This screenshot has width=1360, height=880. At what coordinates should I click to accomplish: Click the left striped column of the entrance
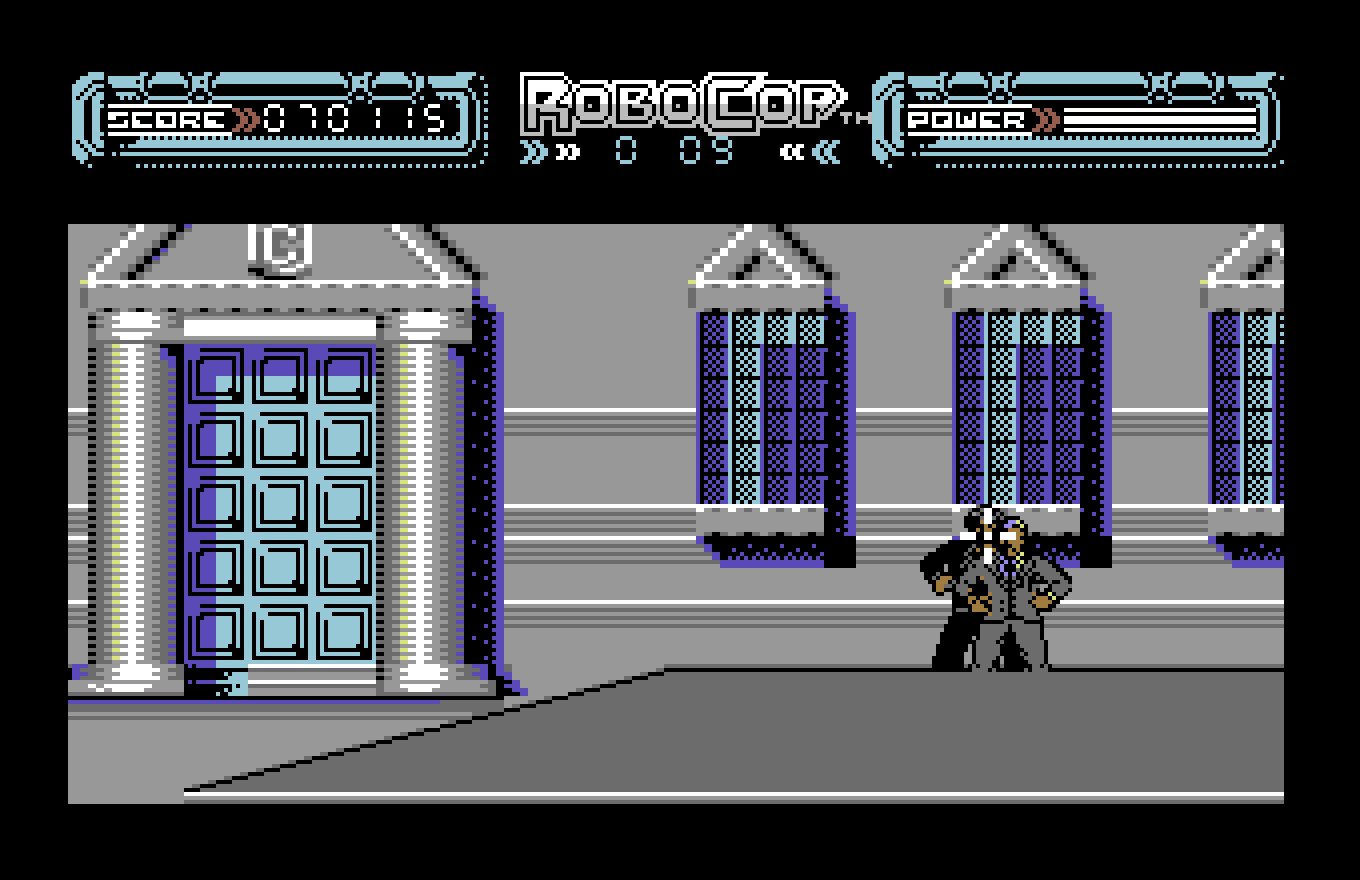(x=127, y=480)
